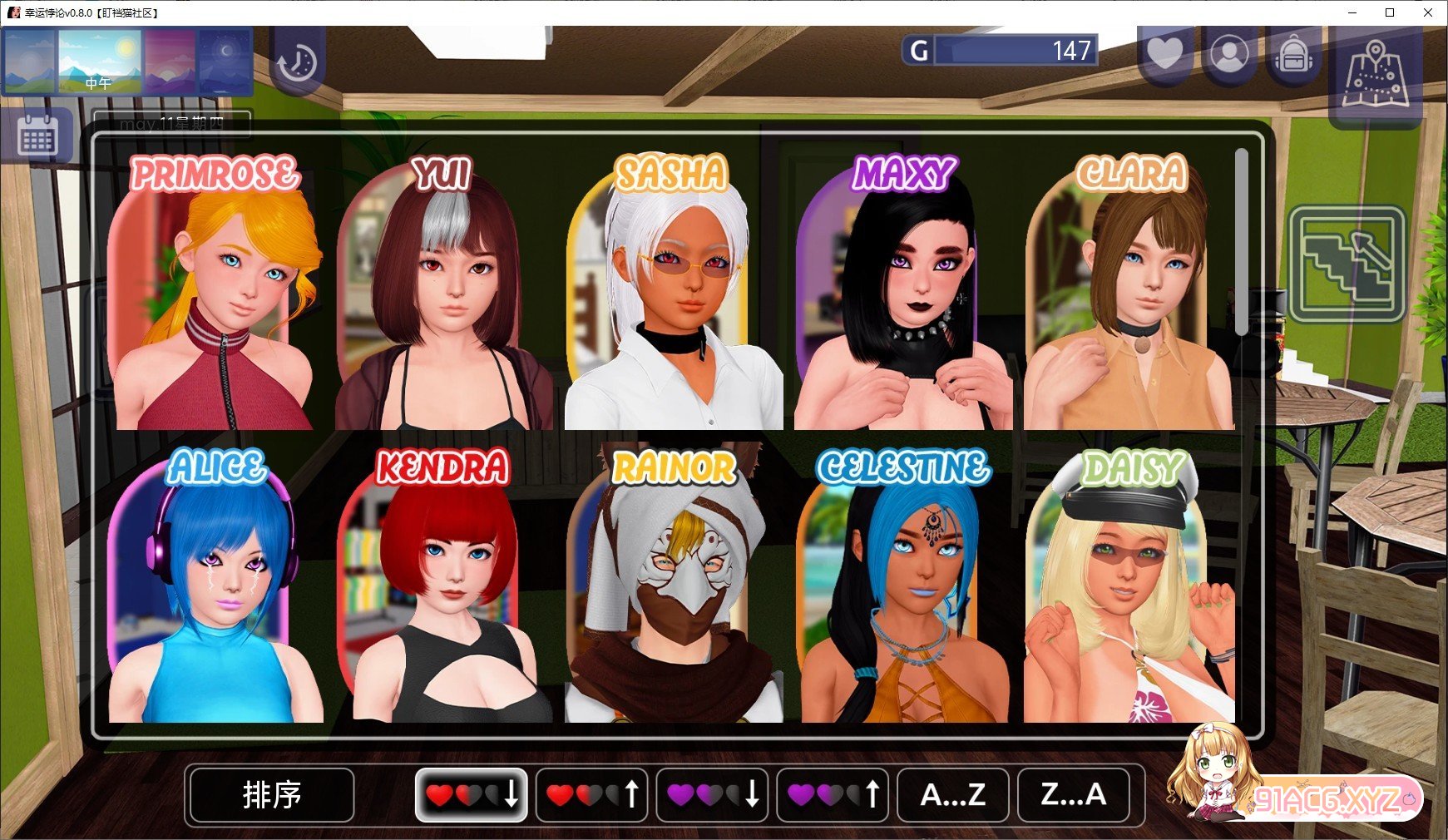This screenshot has height=840, width=1448.
Task: Open the map icon
Action: (x=1375, y=75)
